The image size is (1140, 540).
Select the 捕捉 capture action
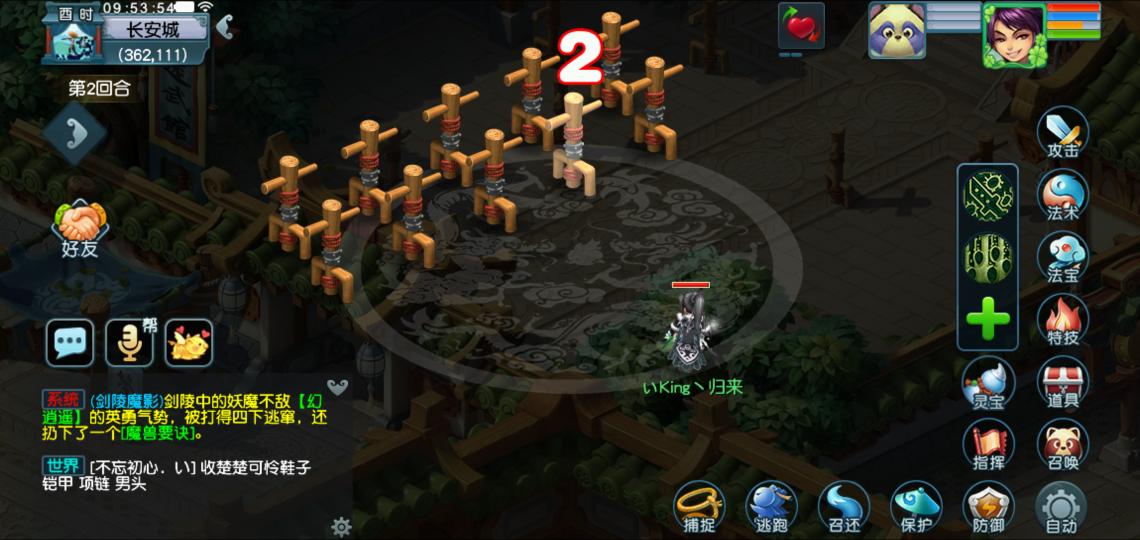click(x=698, y=507)
